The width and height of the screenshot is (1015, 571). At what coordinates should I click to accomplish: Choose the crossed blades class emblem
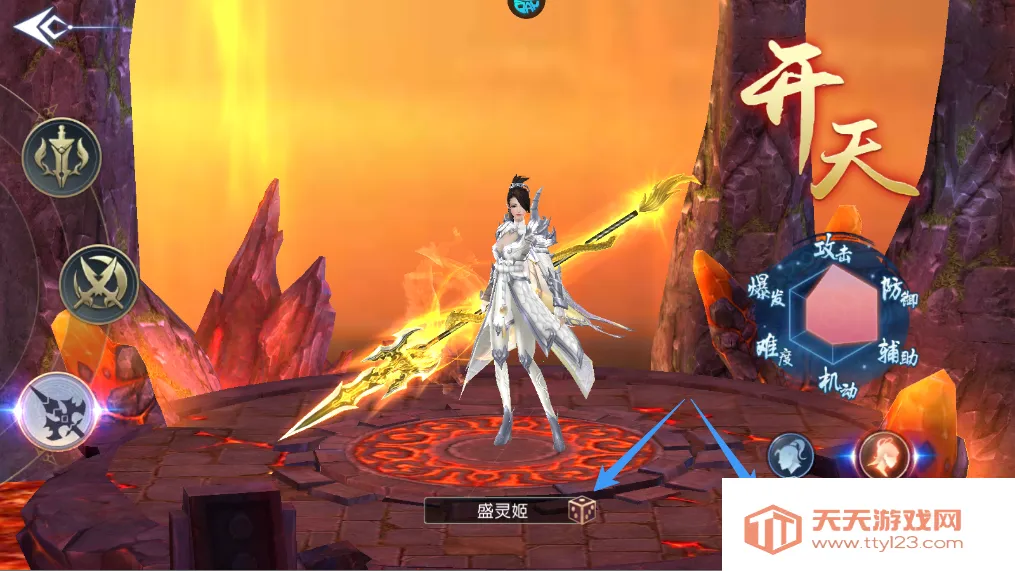point(97,283)
